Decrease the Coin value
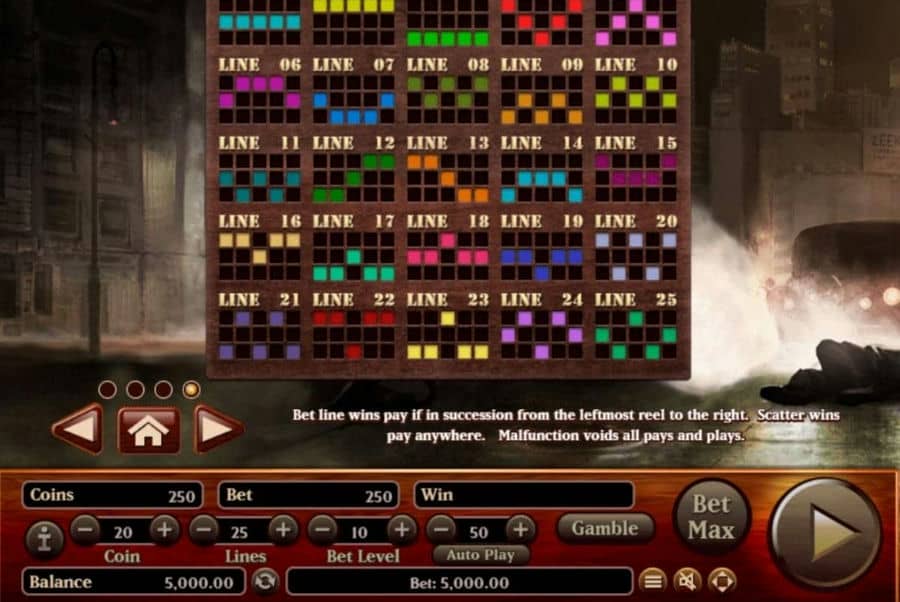900x602 pixels. pyautogui.click(x=85, y=529)
